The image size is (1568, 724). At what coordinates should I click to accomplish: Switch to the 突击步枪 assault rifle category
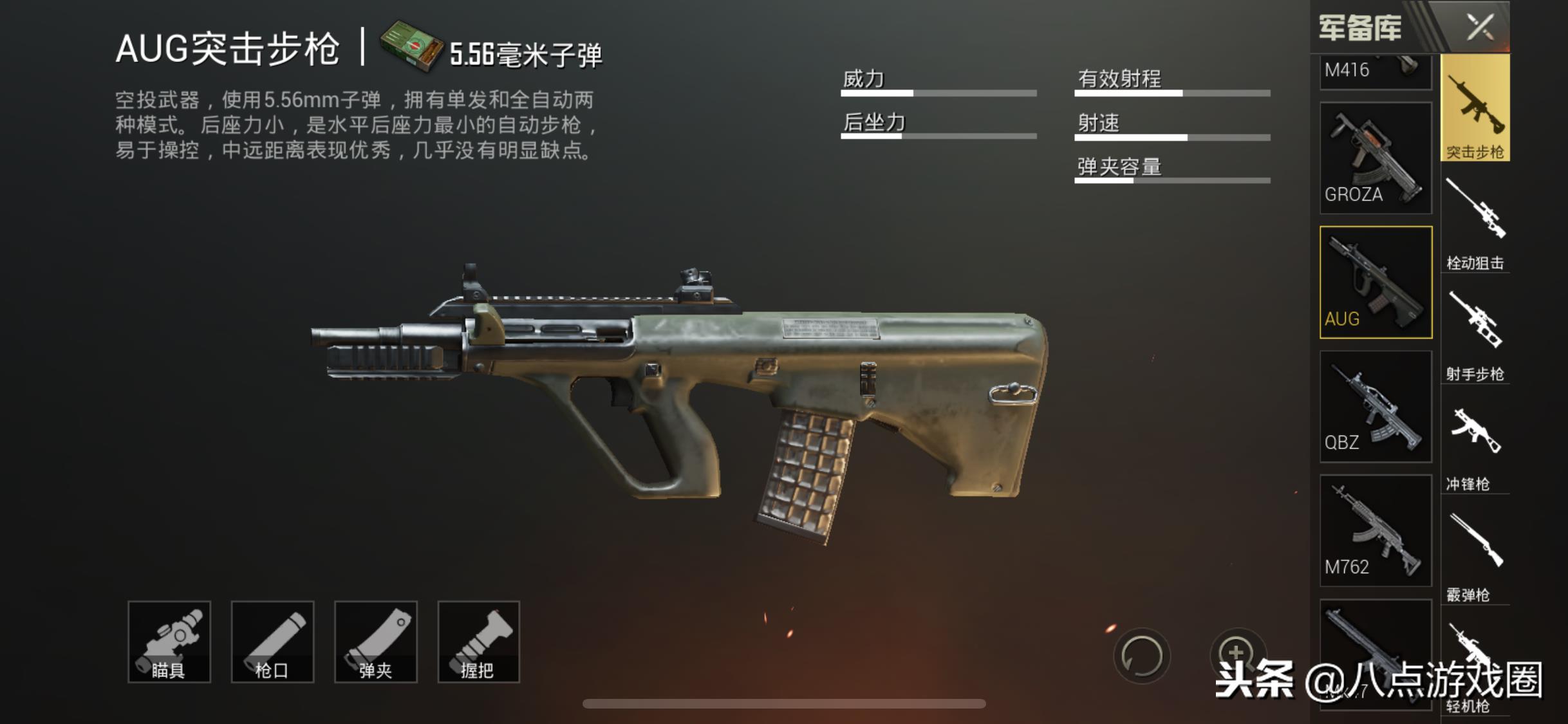1475,108
